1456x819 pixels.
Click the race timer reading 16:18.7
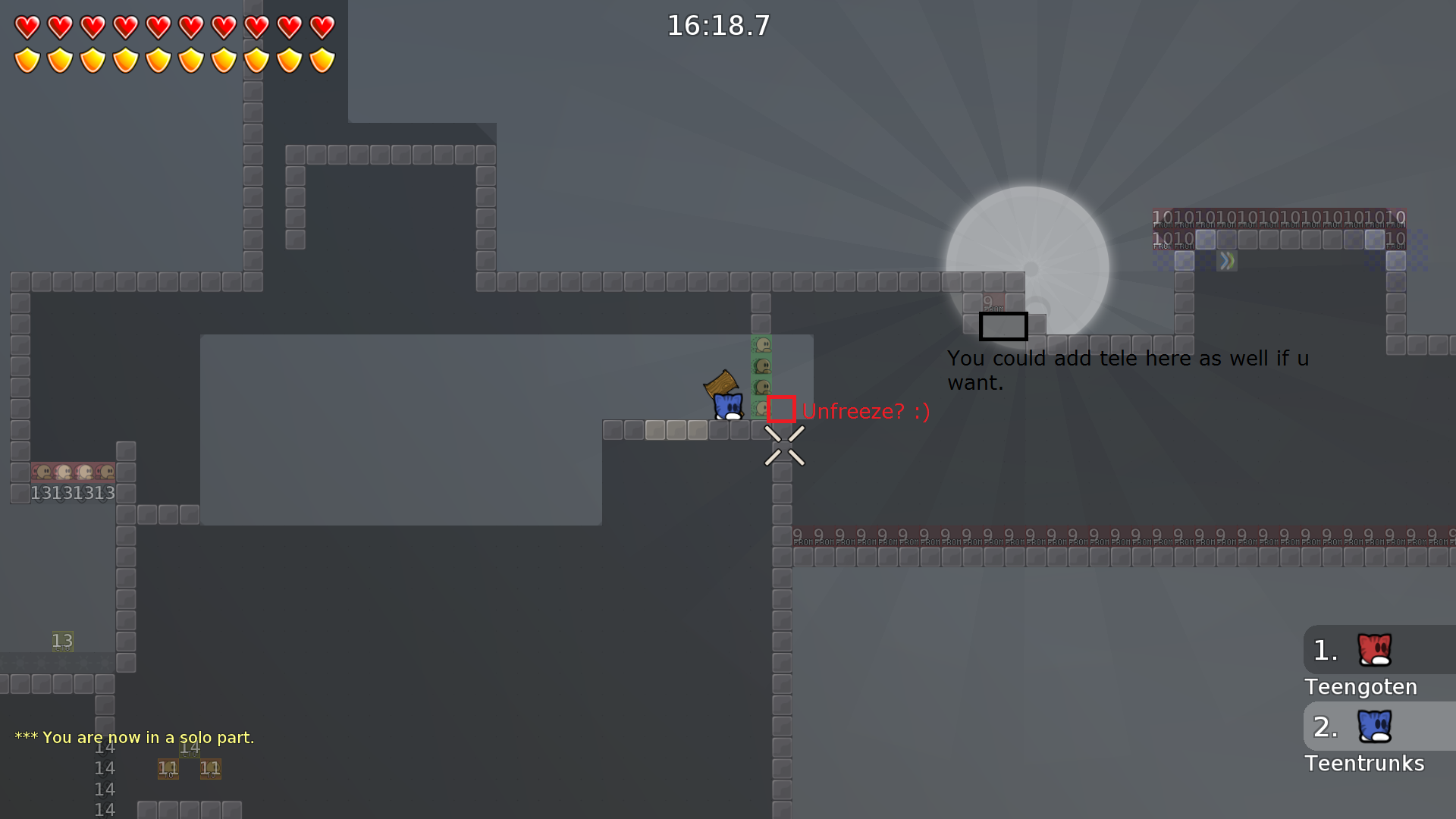(717, 25)
